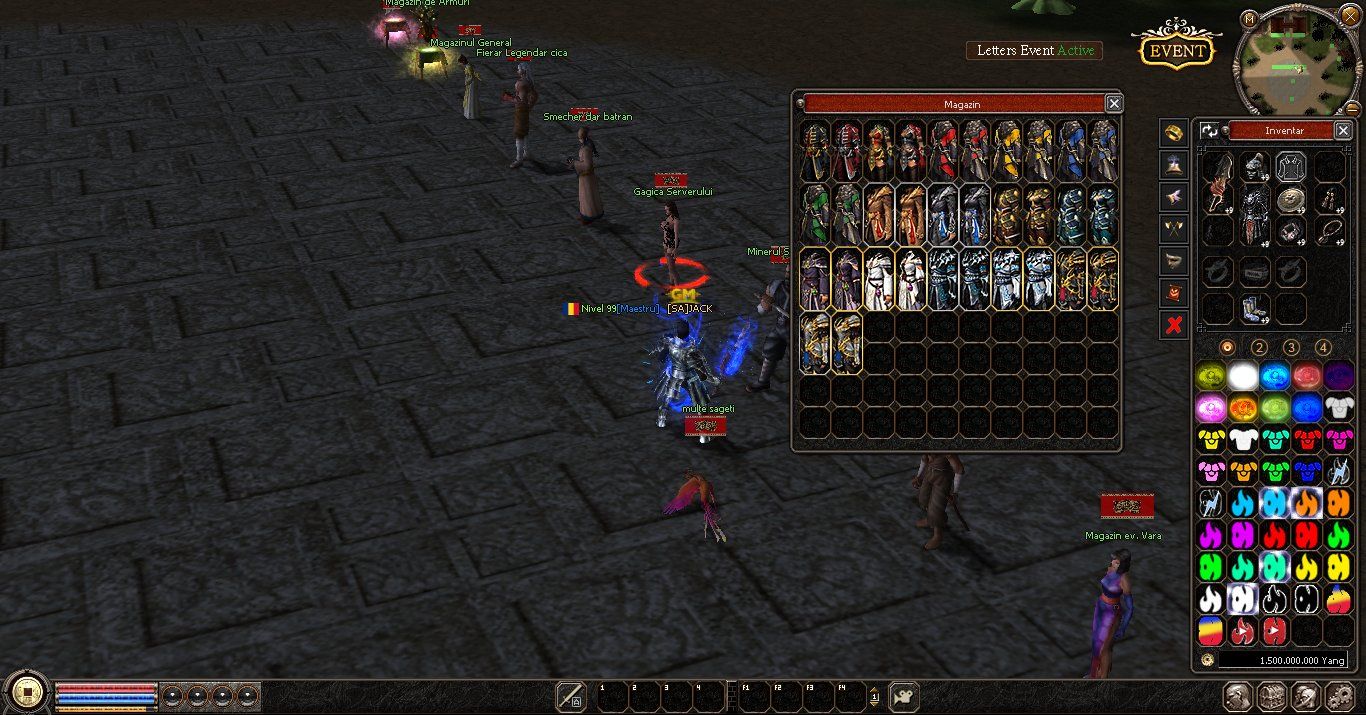This screenshot has width=1366, height=715.
Task: Switch to inventory page 3
Action: pos(1291,348)
